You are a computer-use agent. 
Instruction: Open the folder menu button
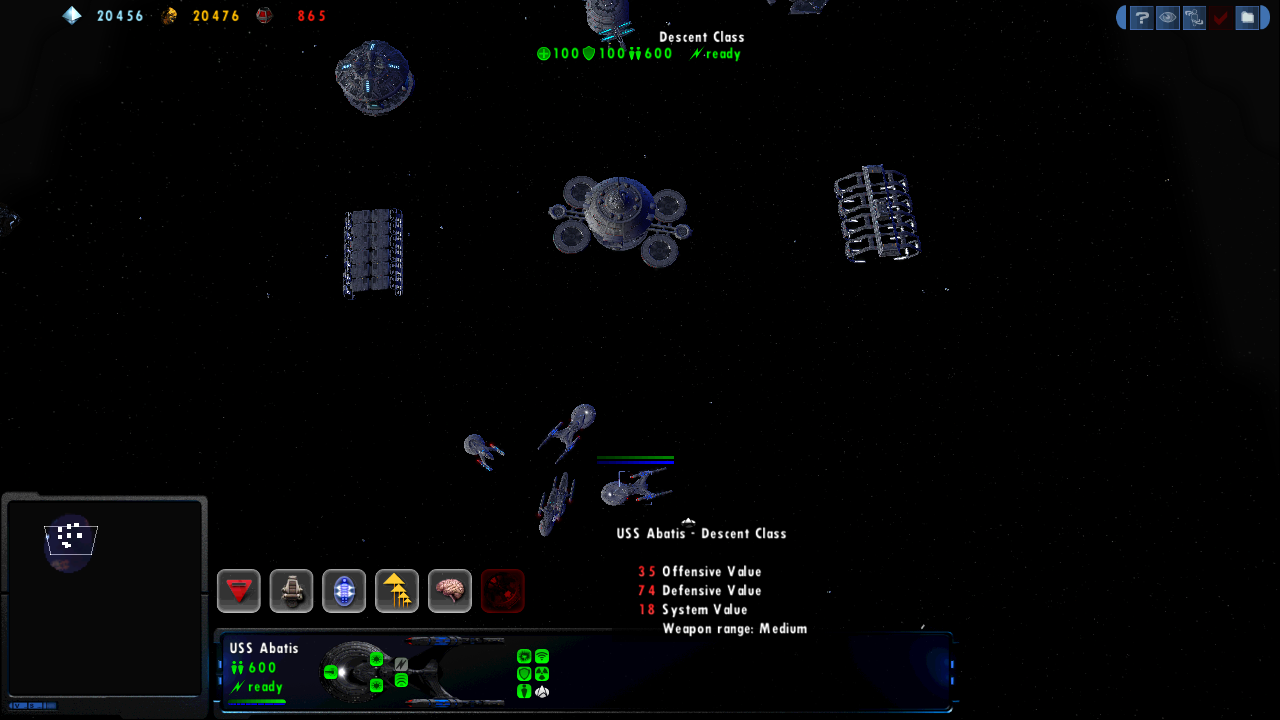point(1246,17)
